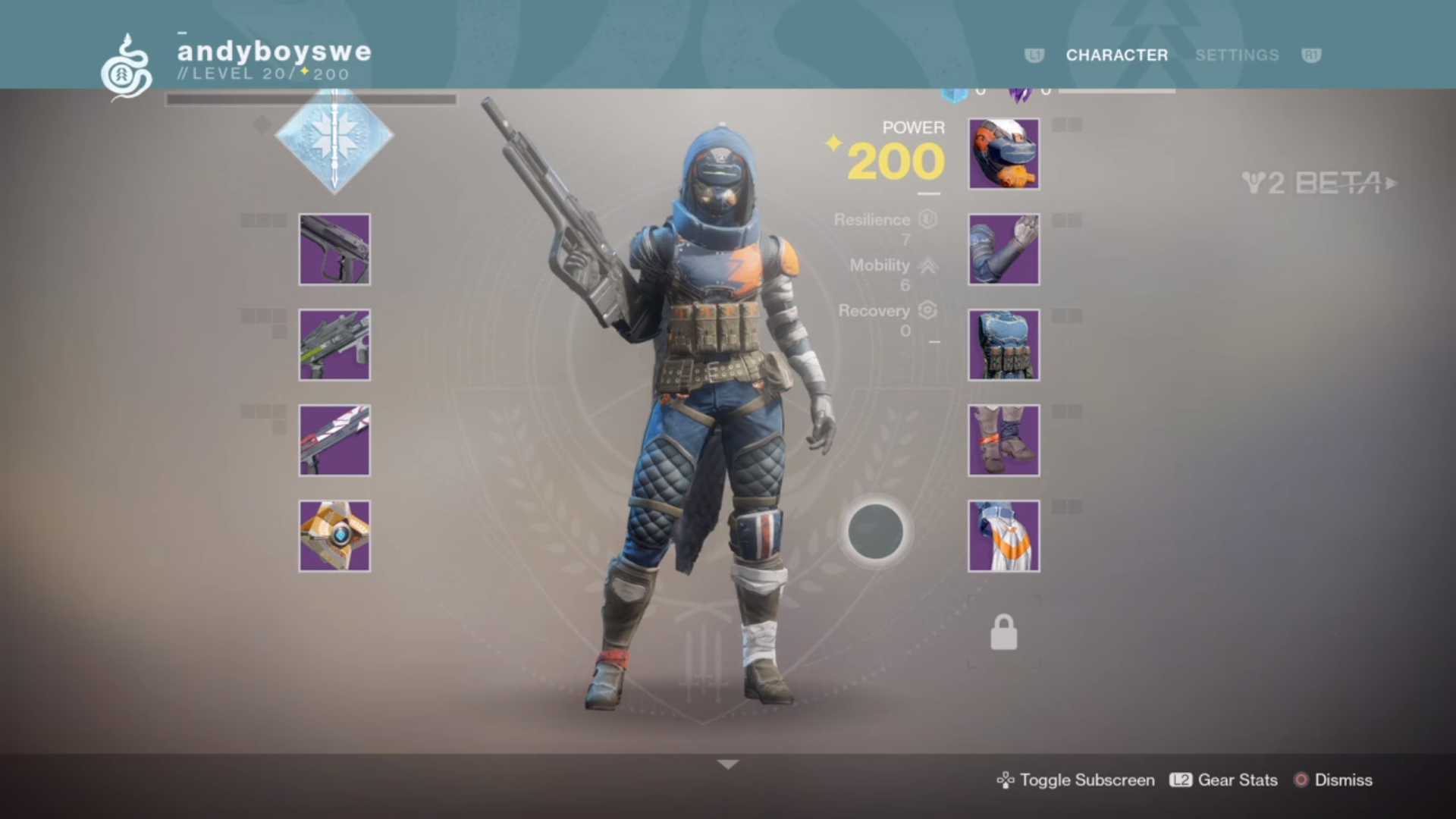Open the chest armor slot

click(1003, 345)
